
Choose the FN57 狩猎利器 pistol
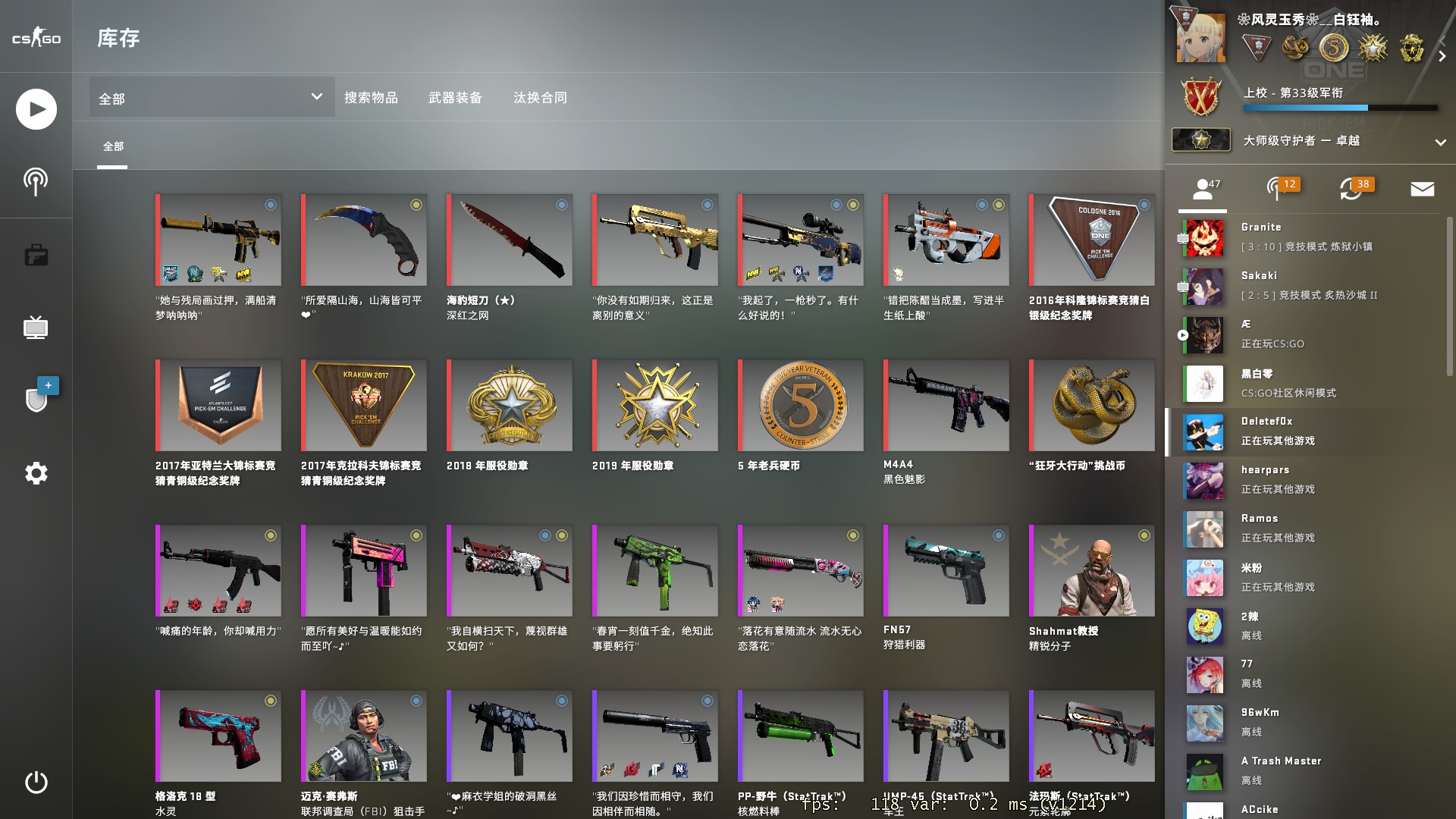[946, 570]
